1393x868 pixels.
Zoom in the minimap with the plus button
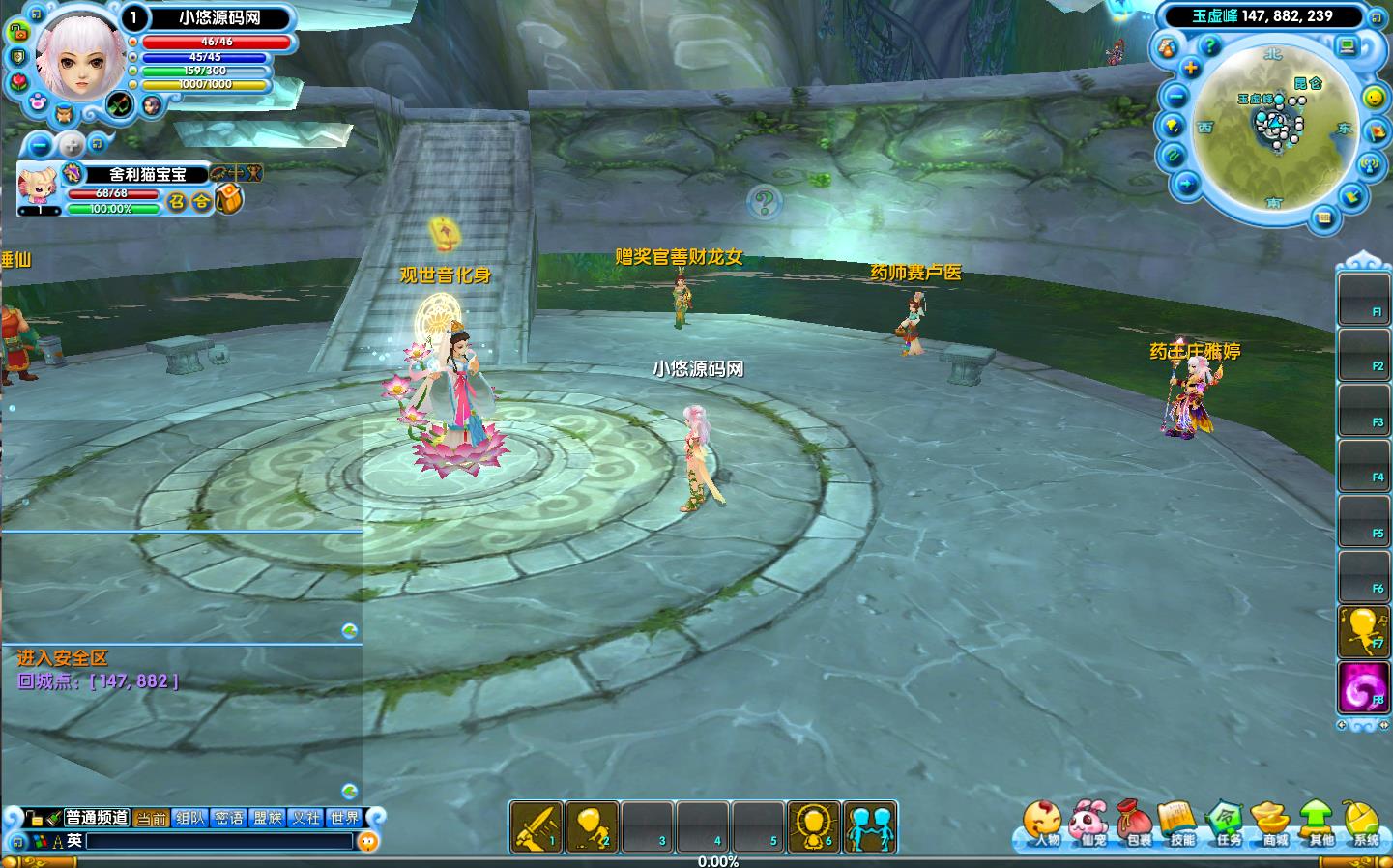point(1191,68)
